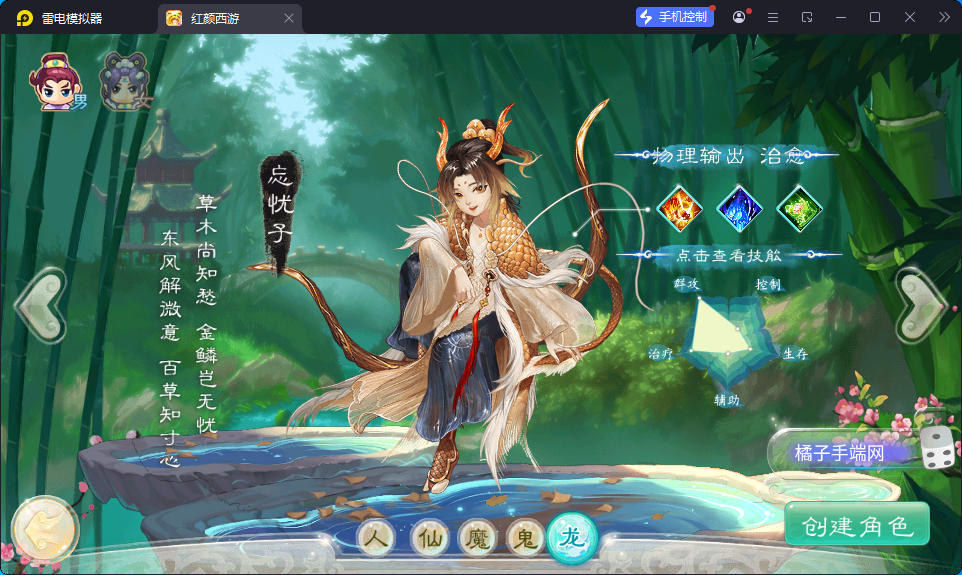Open the 手机控制 emulator panel

675,17
